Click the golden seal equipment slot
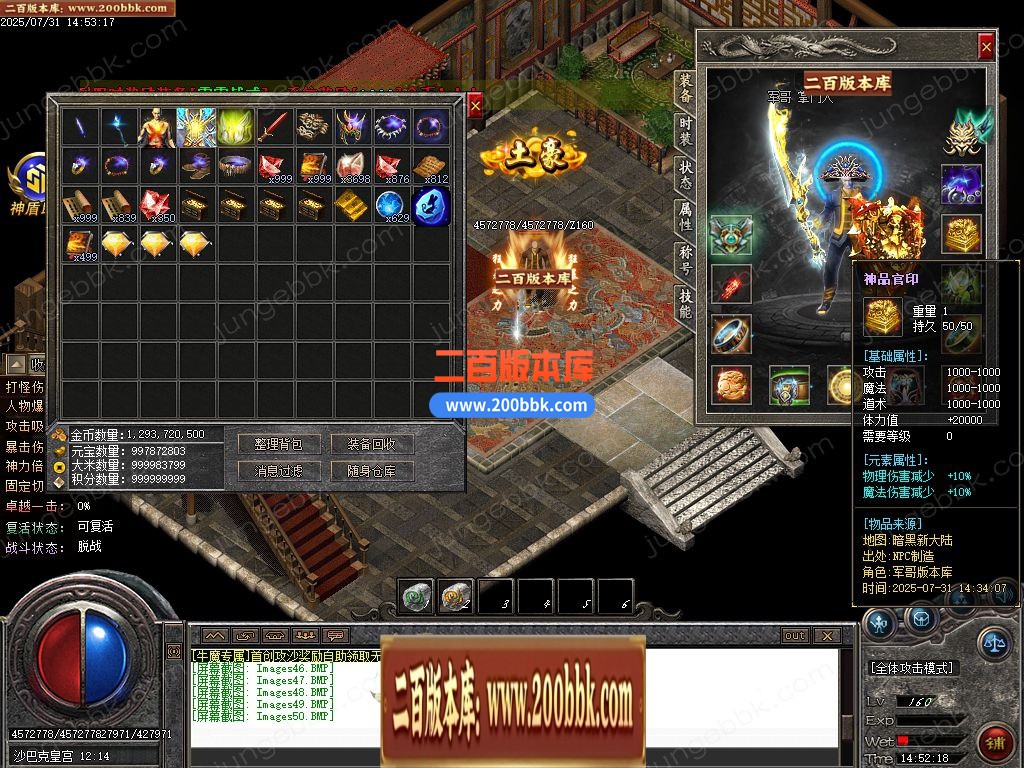 (x=961, y=232)
